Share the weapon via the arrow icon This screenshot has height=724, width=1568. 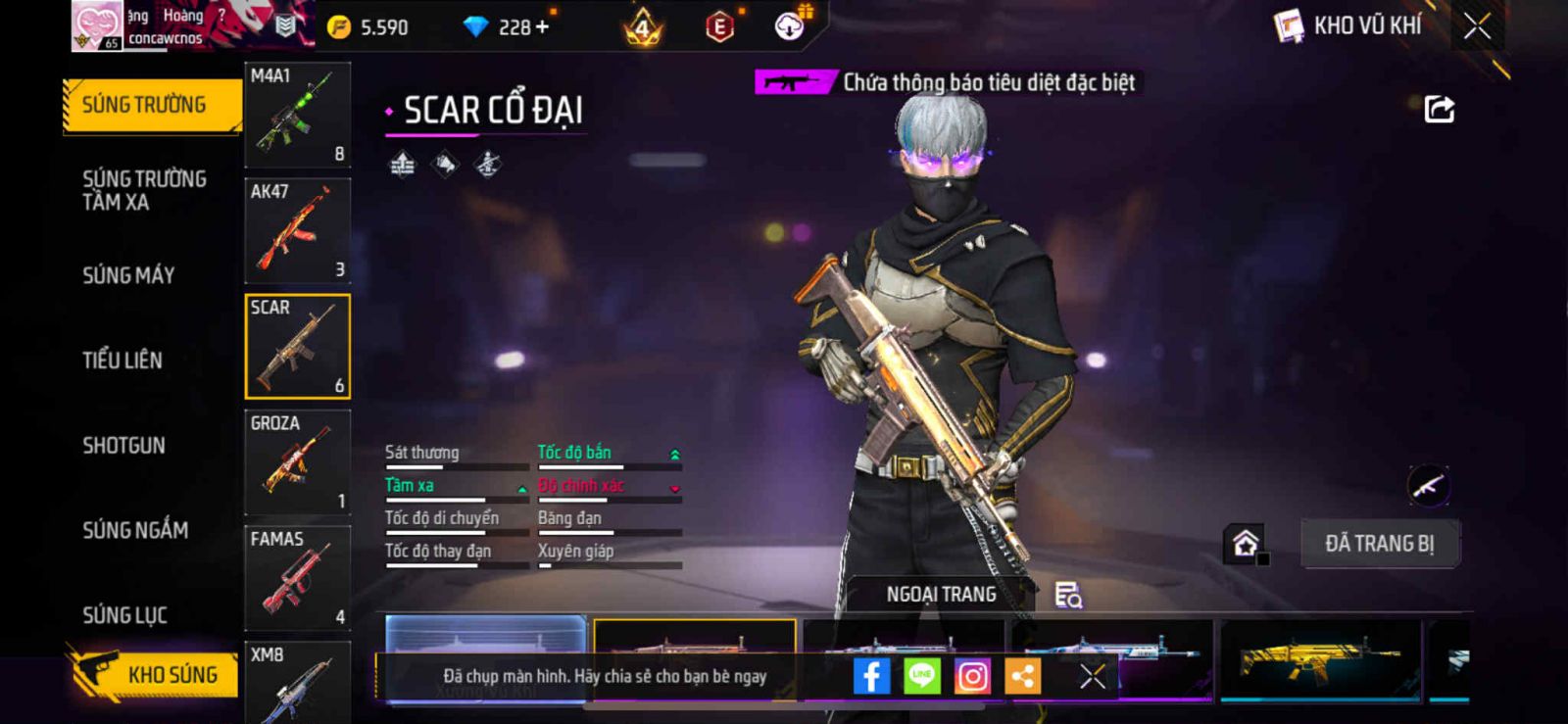[x=1439, y=109]
